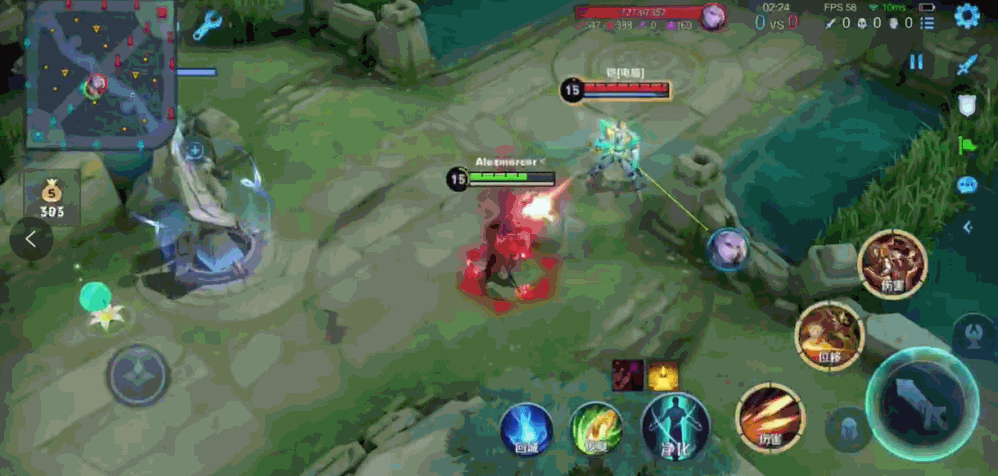Open the minimap
This screenshot has width=998, height=476.
(x=96, y=75)
